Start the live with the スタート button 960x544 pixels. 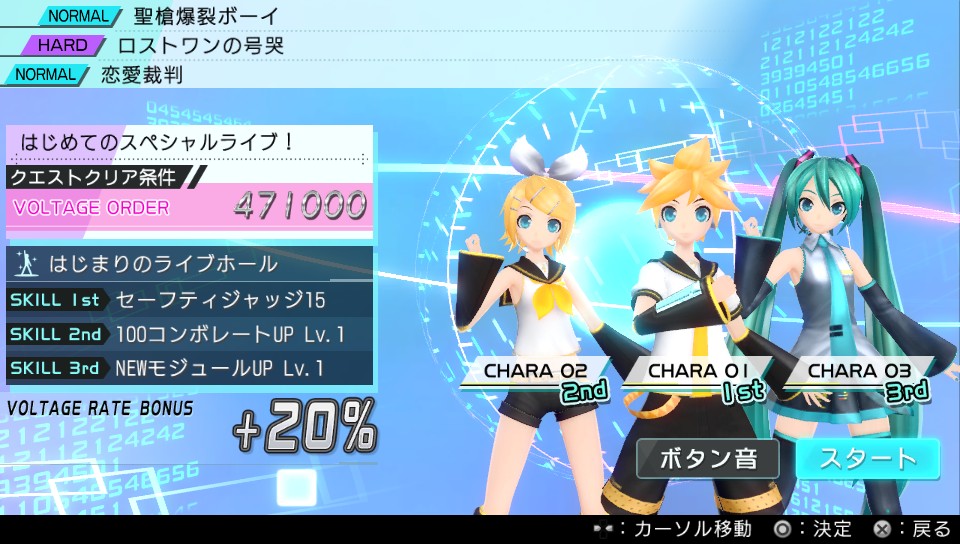[867, 459]
